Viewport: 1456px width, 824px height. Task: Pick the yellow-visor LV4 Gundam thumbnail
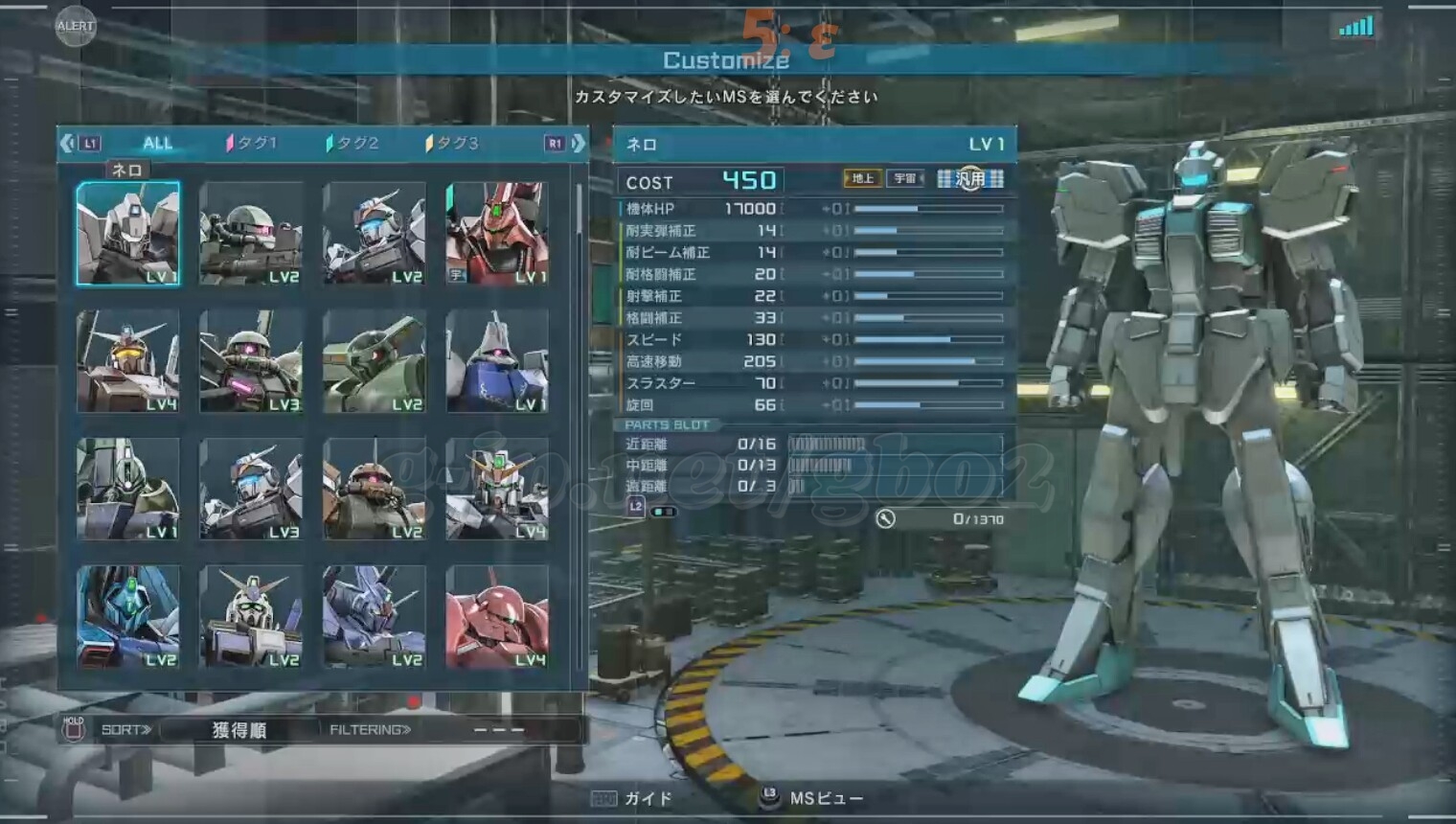[128, 361]
